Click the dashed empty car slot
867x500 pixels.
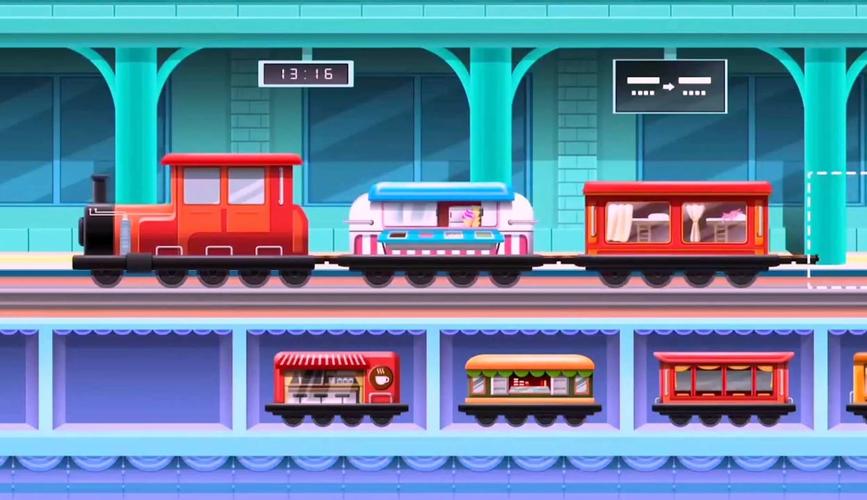click(x=838, y=230)
